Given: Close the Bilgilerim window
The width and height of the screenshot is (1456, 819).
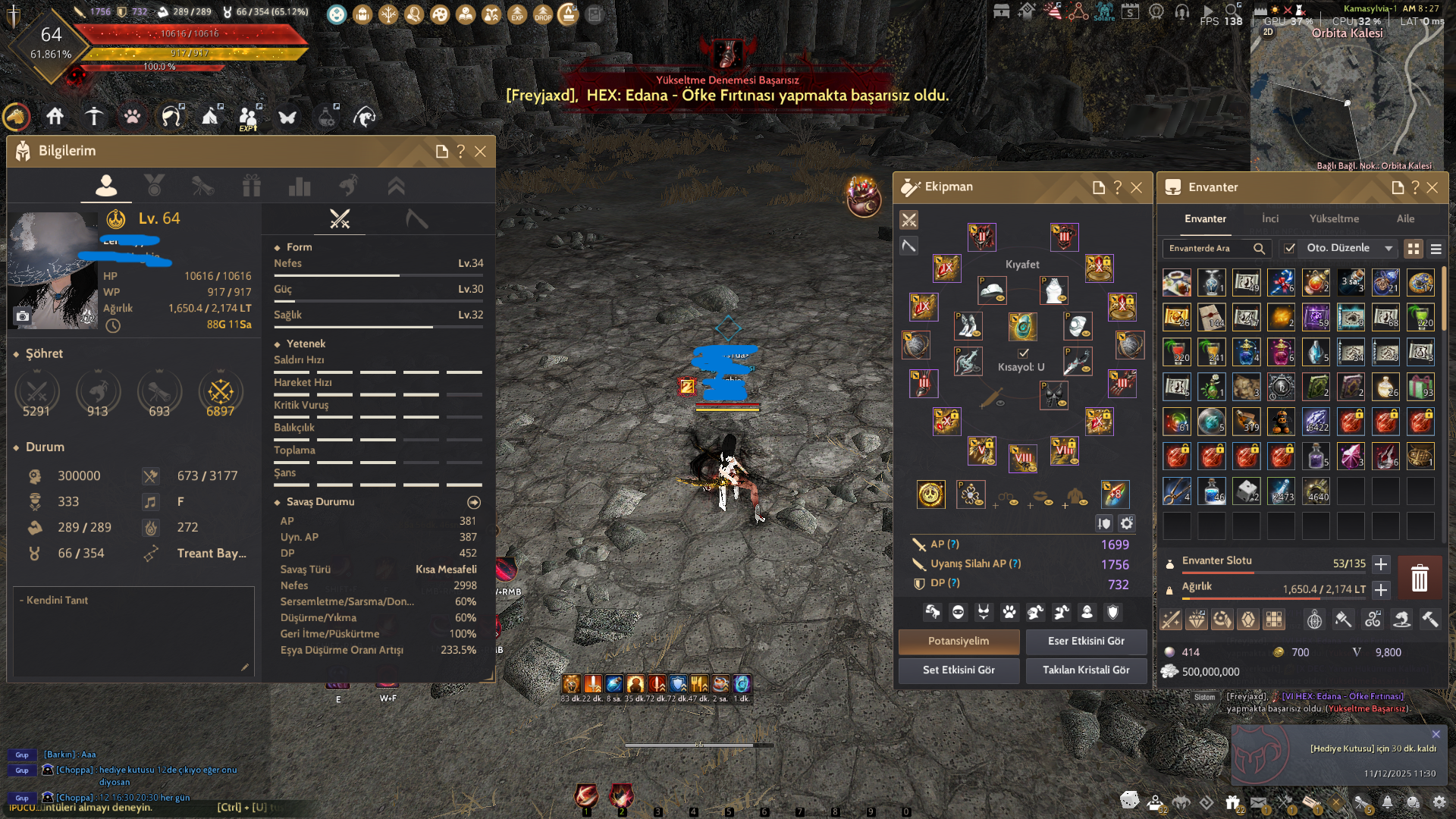Looking at the screenshot, I should [x=480, y=152].
